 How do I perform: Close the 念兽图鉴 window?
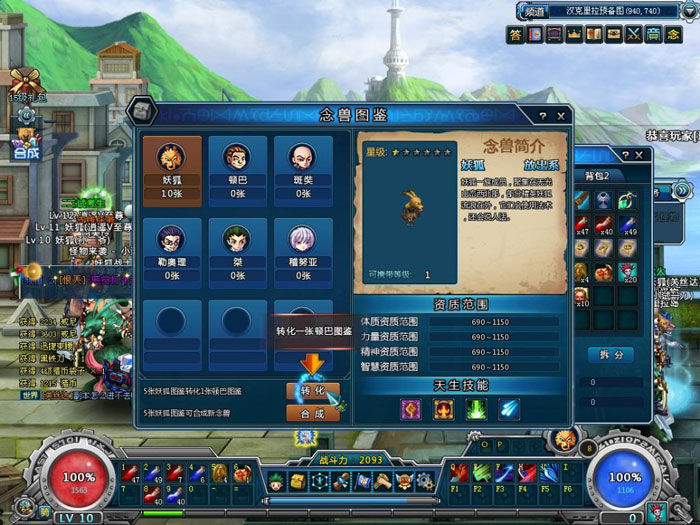pos(561,116)
